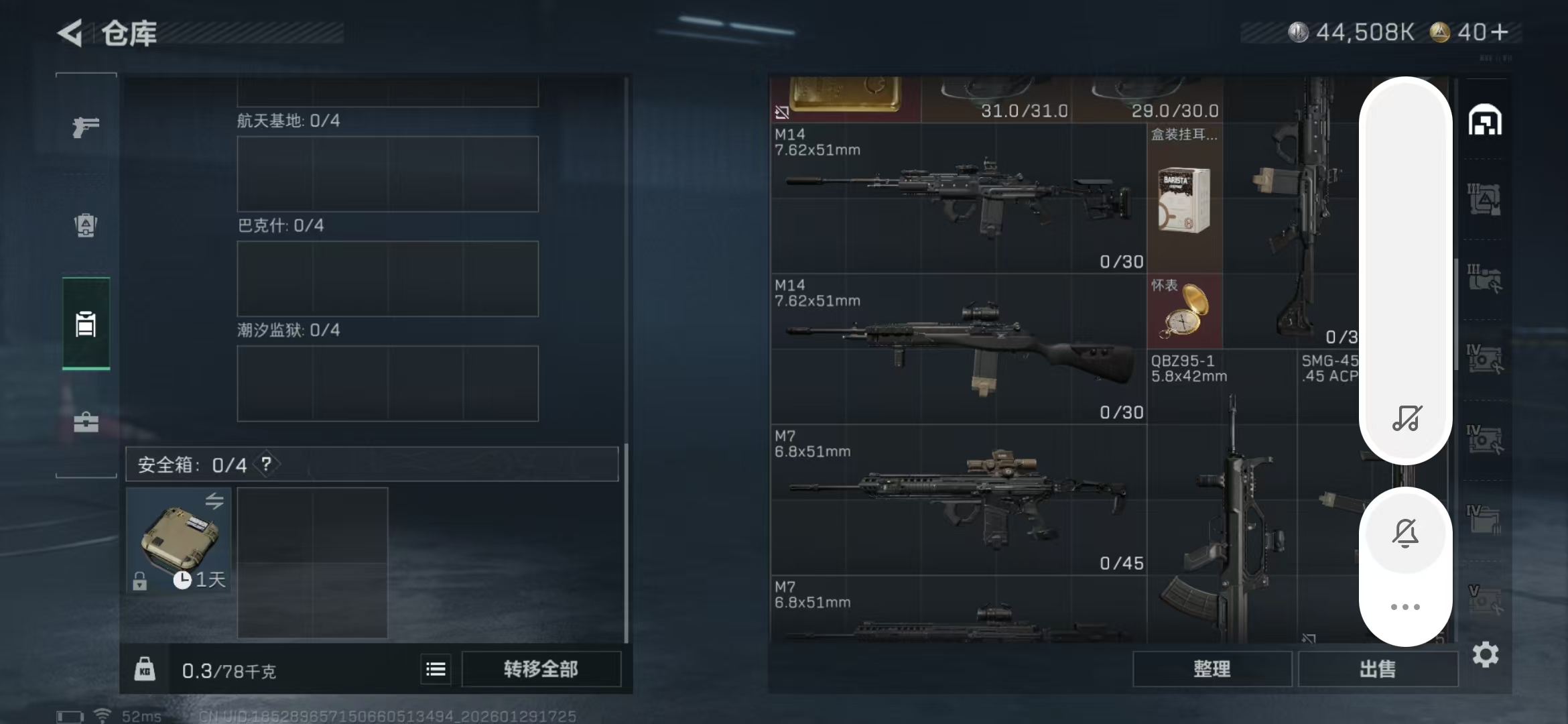
Task: Tap the 整理 sort button
Action: pyautogui.click(x=1212, y=669)
